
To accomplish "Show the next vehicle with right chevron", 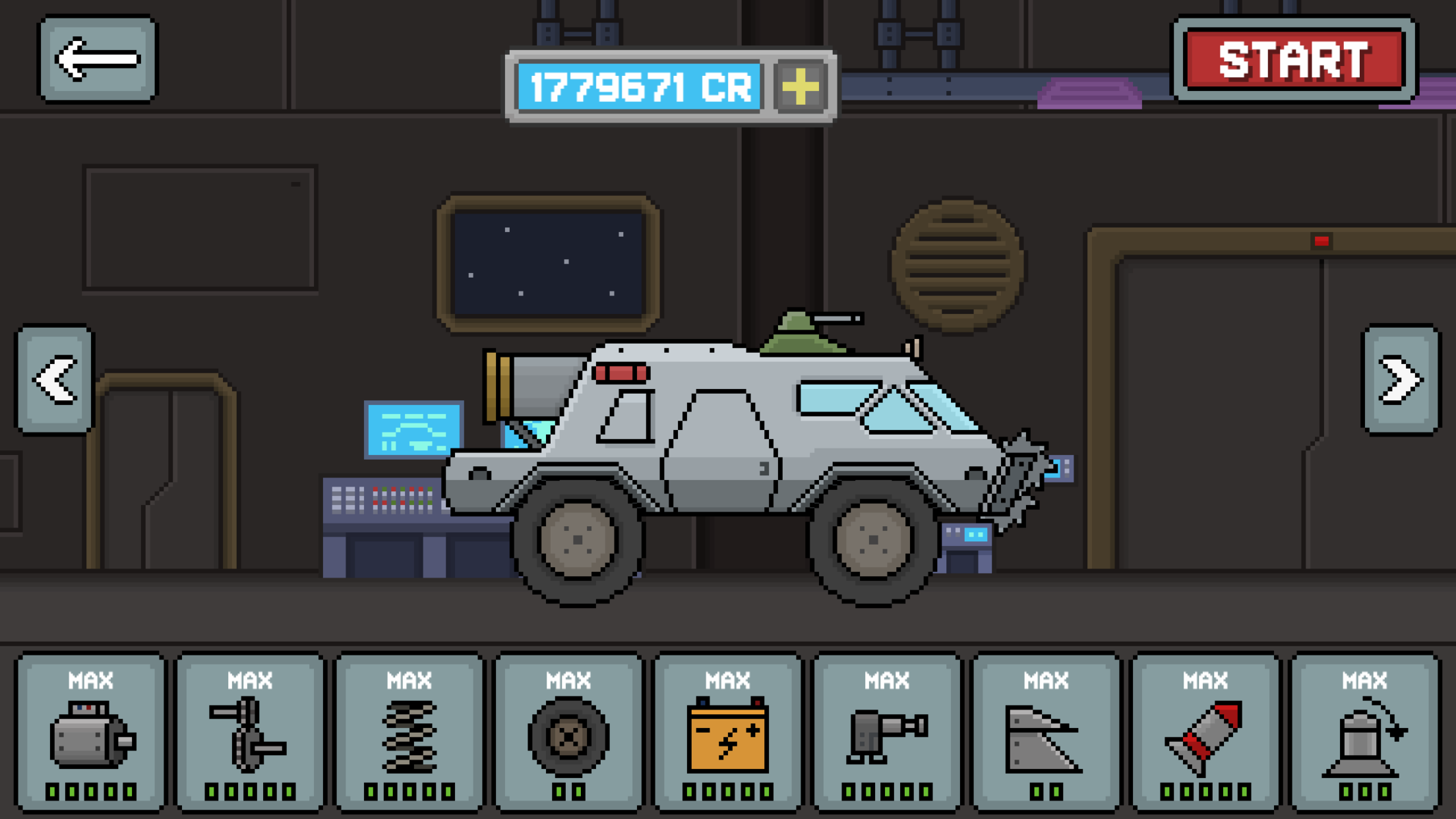I will [1400, 378].
